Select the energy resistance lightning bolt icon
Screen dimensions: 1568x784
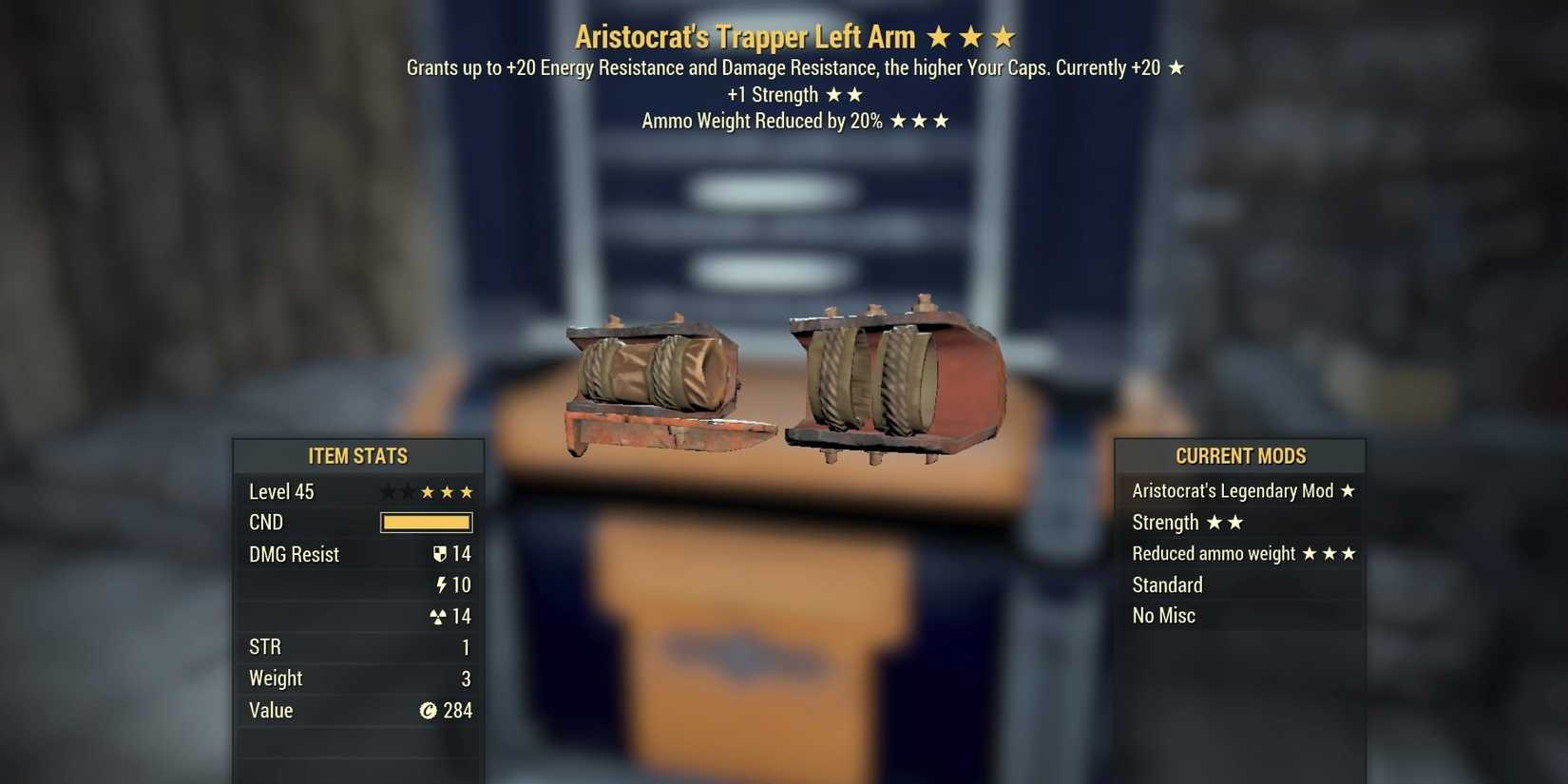click(x=444, y=584)
